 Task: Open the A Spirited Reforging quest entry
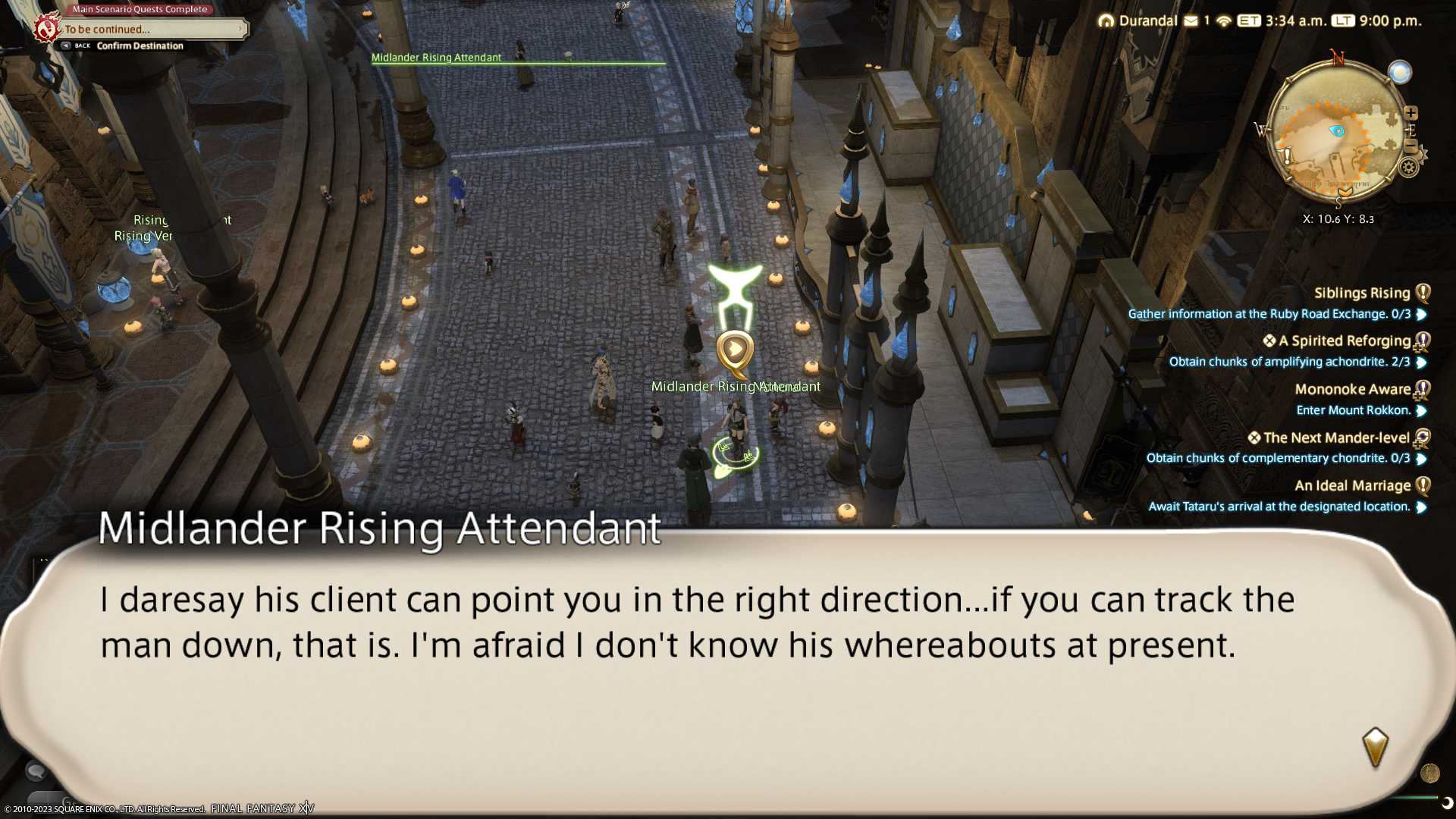click(x=1344, y=341)
